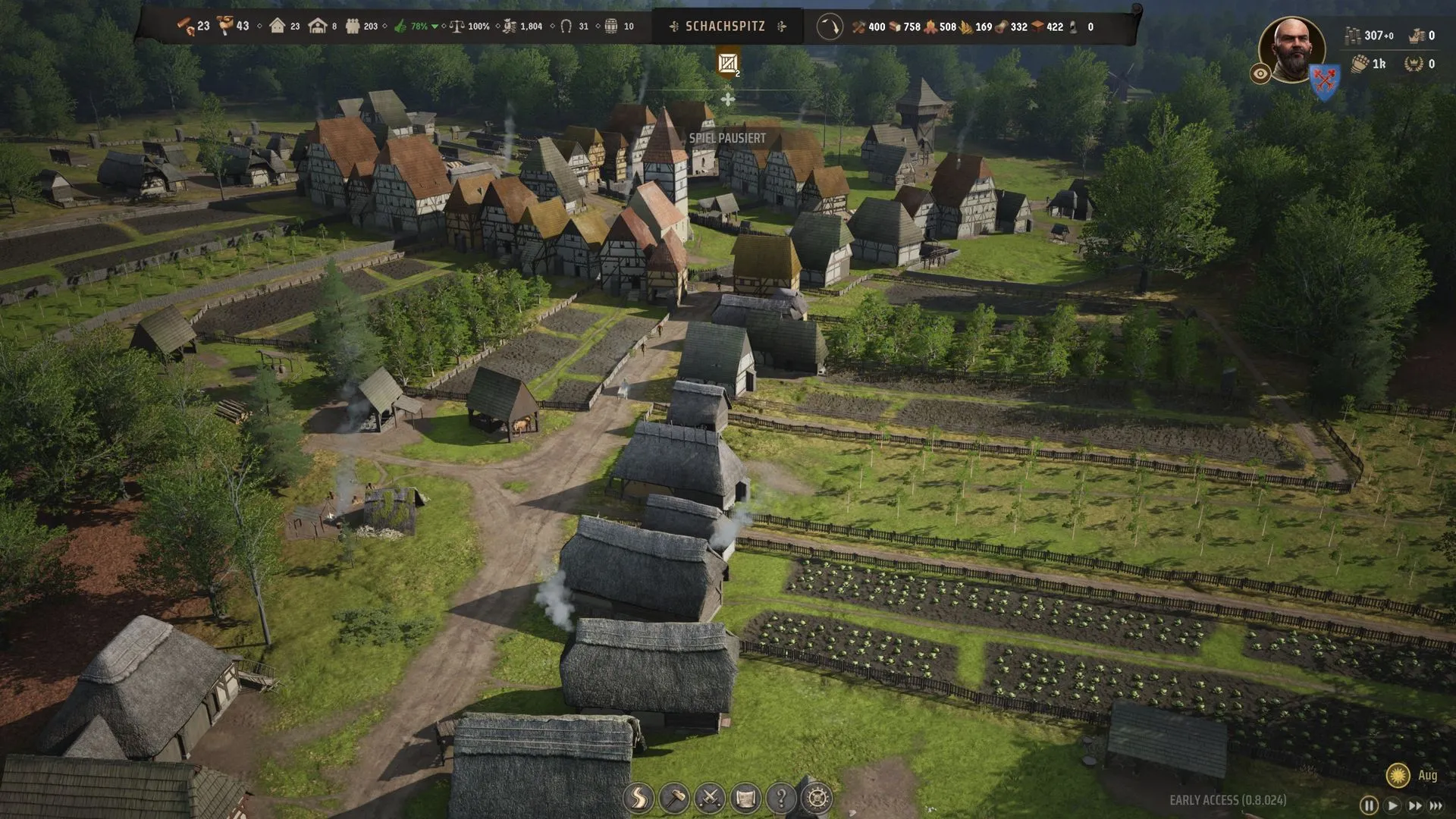
Task: Open the map scroll overview
Action: click(745, 798)
